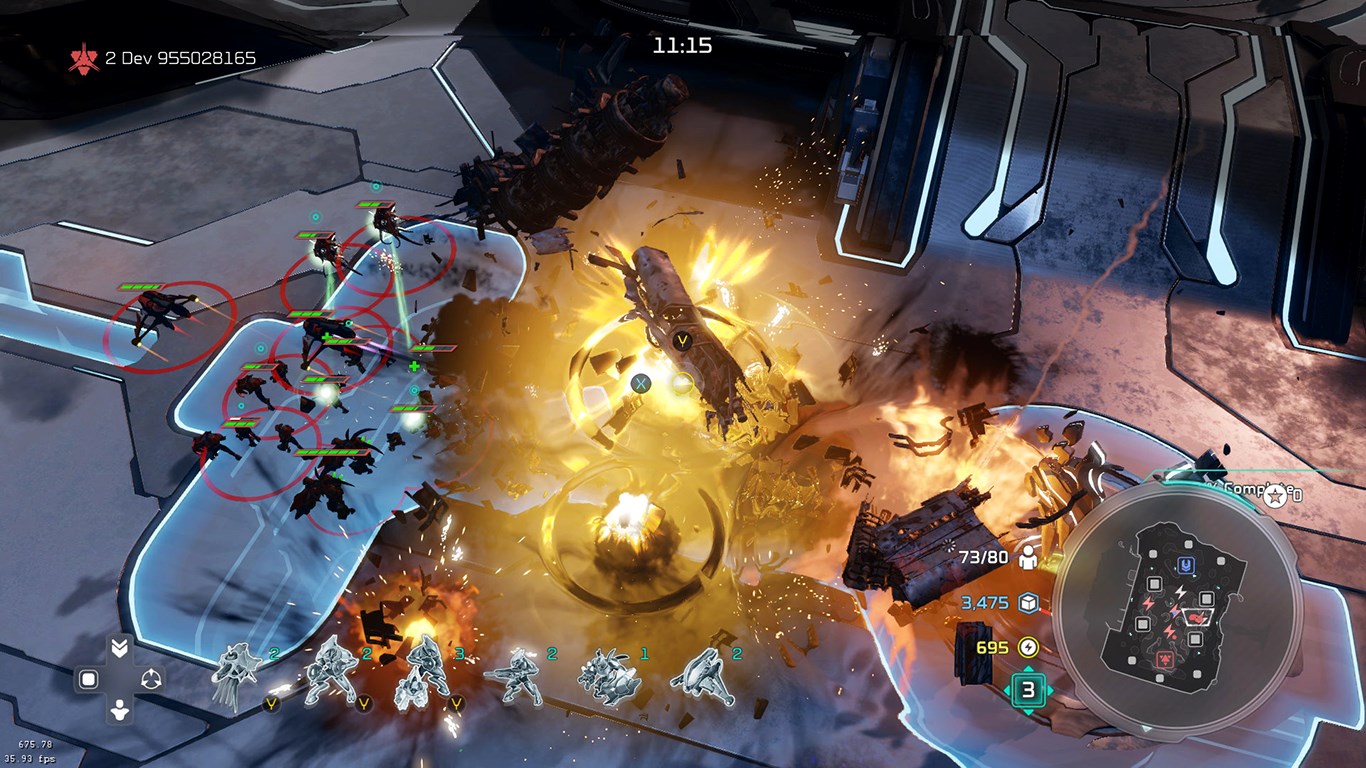The height and width of the screenshot is (768, 1366).
Task: Select the tentacled Engineer unit group icon
Action: [236, 673]
